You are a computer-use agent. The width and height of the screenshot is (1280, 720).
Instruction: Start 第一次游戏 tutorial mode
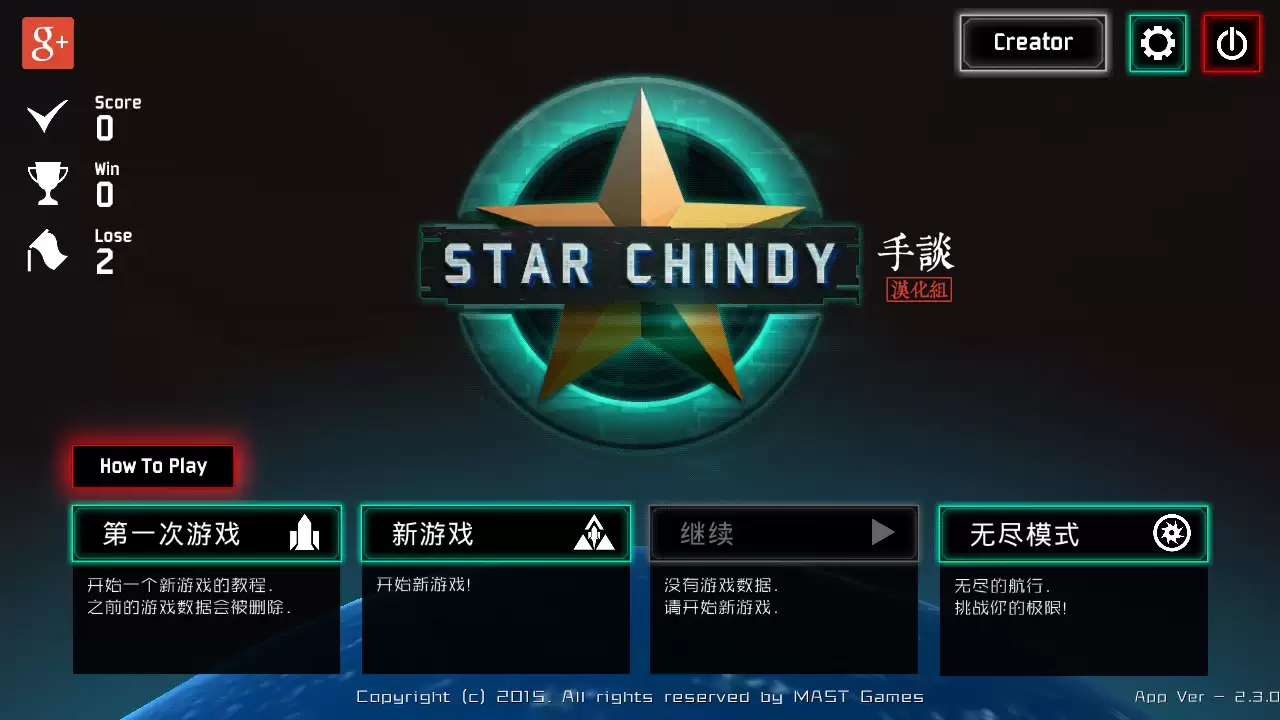pos(180,534)
